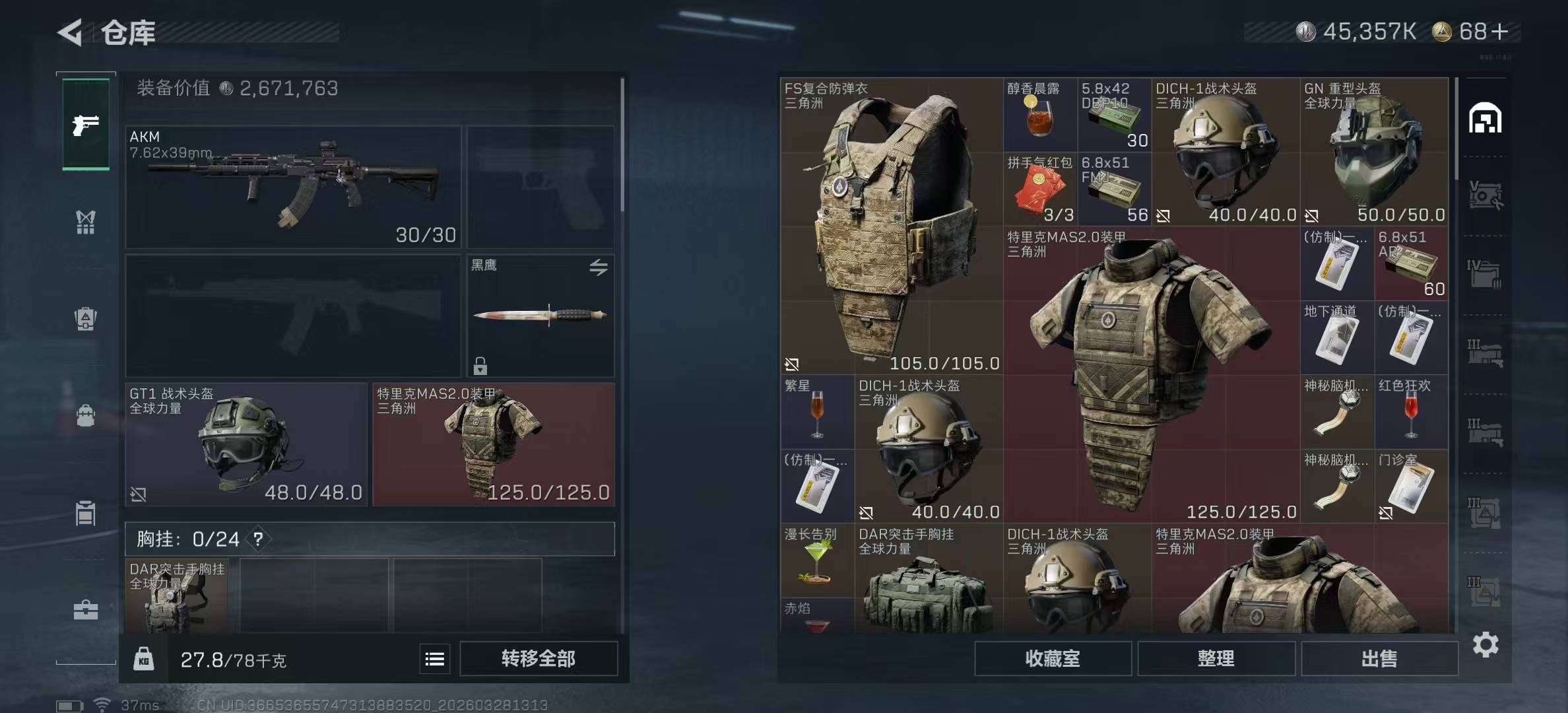Open the 收藏室 collection room
Screen dimensions: 1568x713
[x=1053, y=658]
